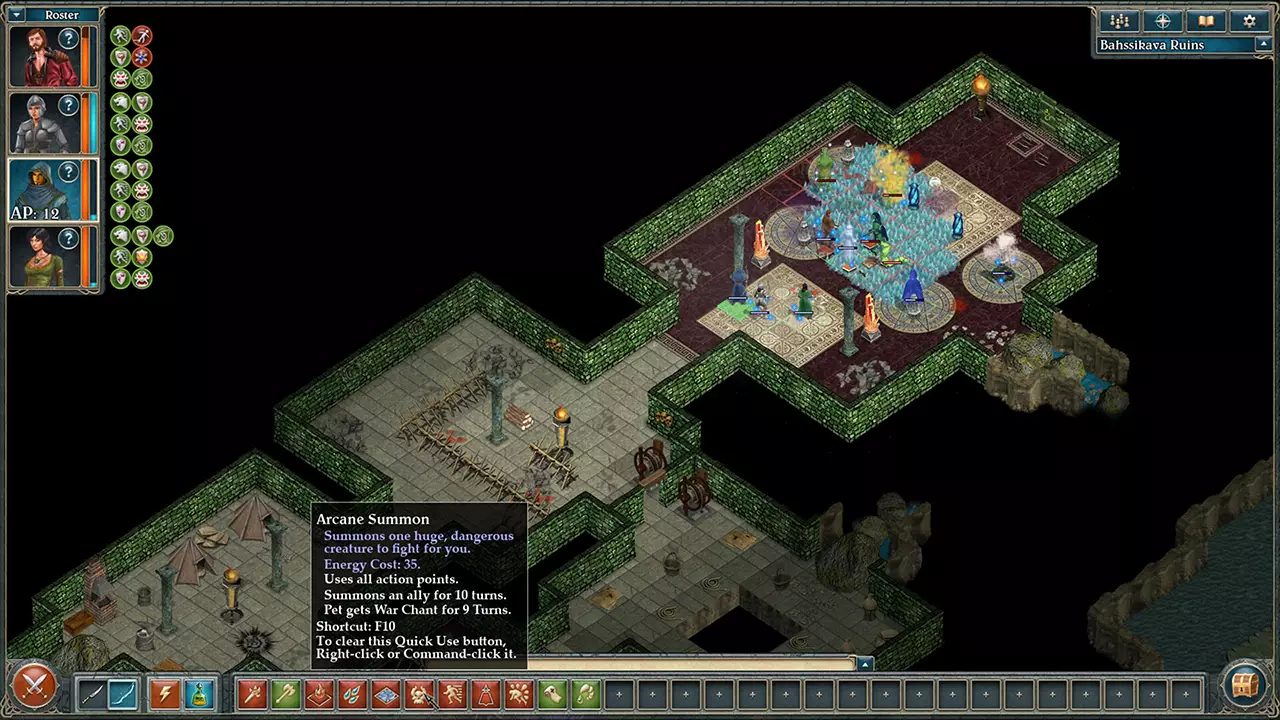Expand the message log with the up arrow
This screenshot has width=1280, height=720.
point(865,663)
